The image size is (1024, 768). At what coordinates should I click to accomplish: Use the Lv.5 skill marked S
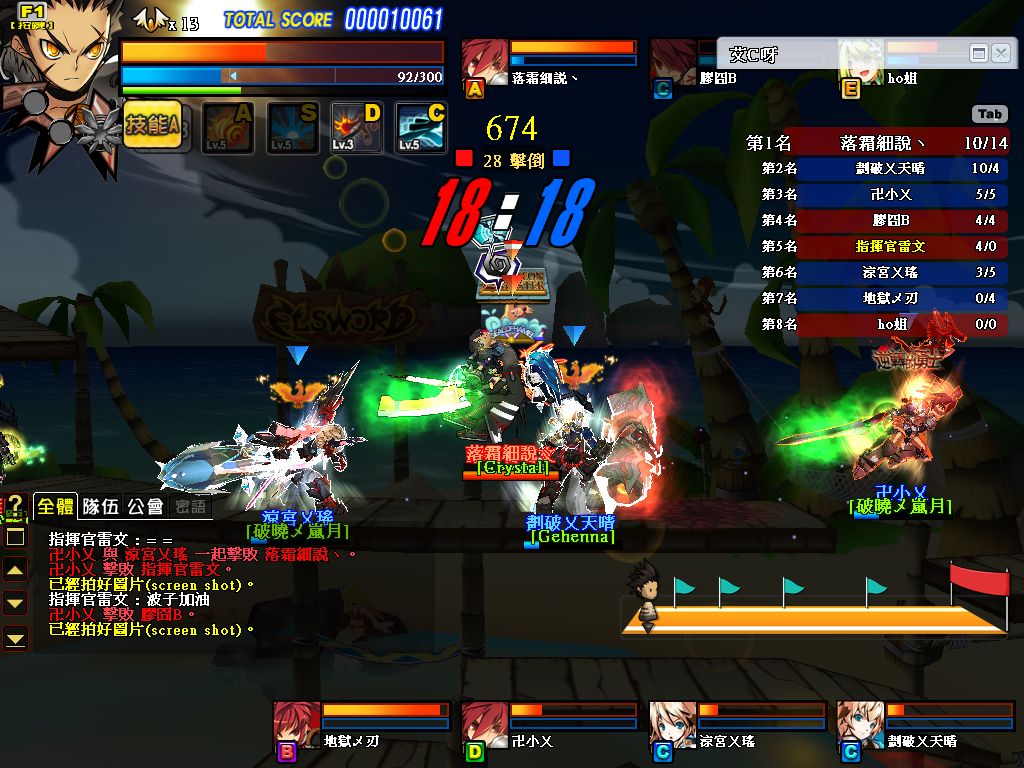293,128
